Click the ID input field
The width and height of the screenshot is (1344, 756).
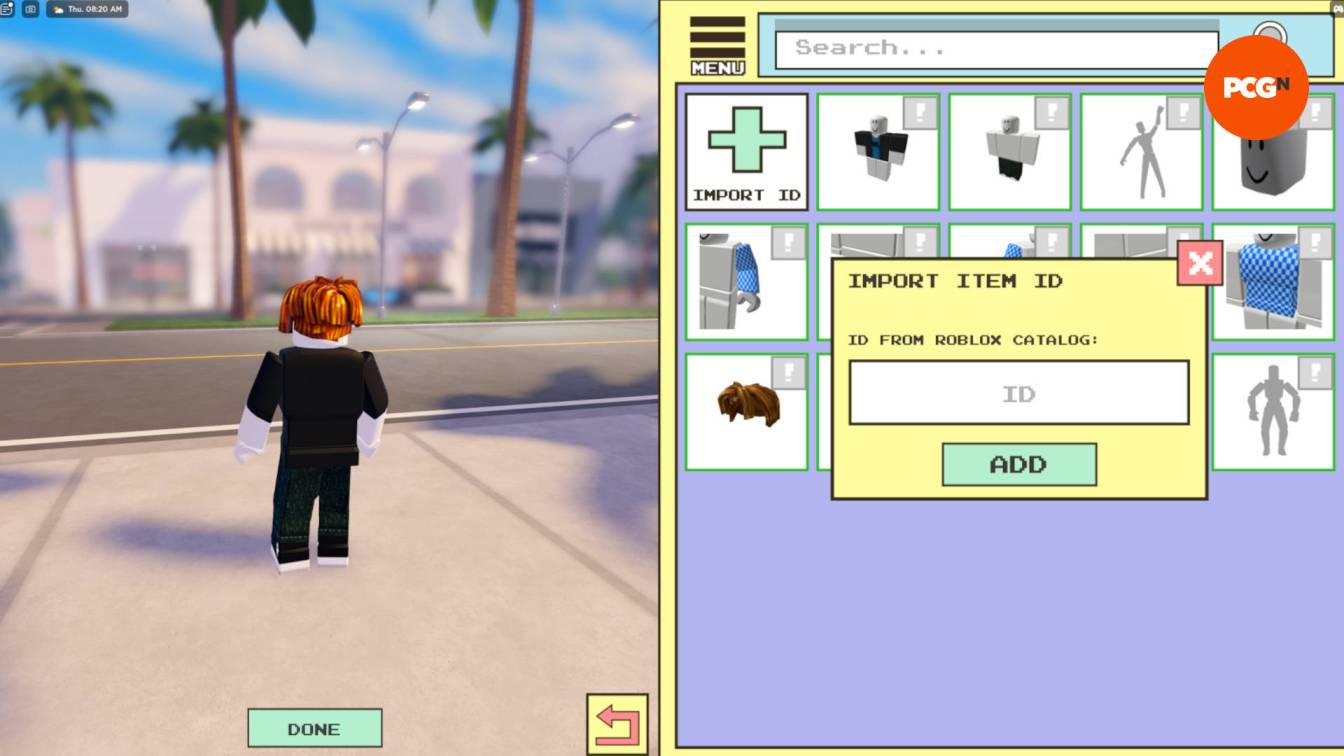(x=1019, y=393)
